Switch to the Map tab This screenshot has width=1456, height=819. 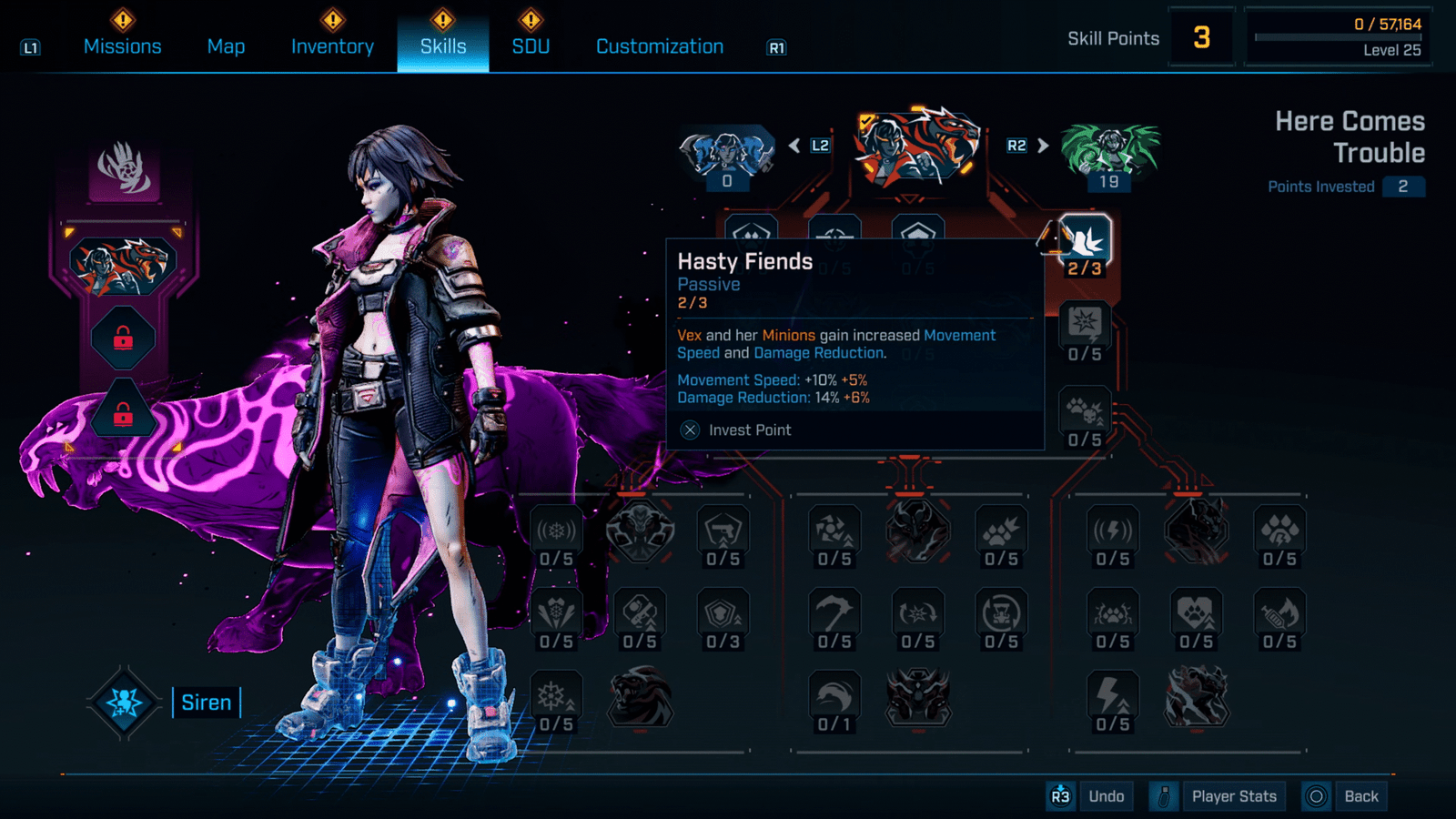click(226, 46)
